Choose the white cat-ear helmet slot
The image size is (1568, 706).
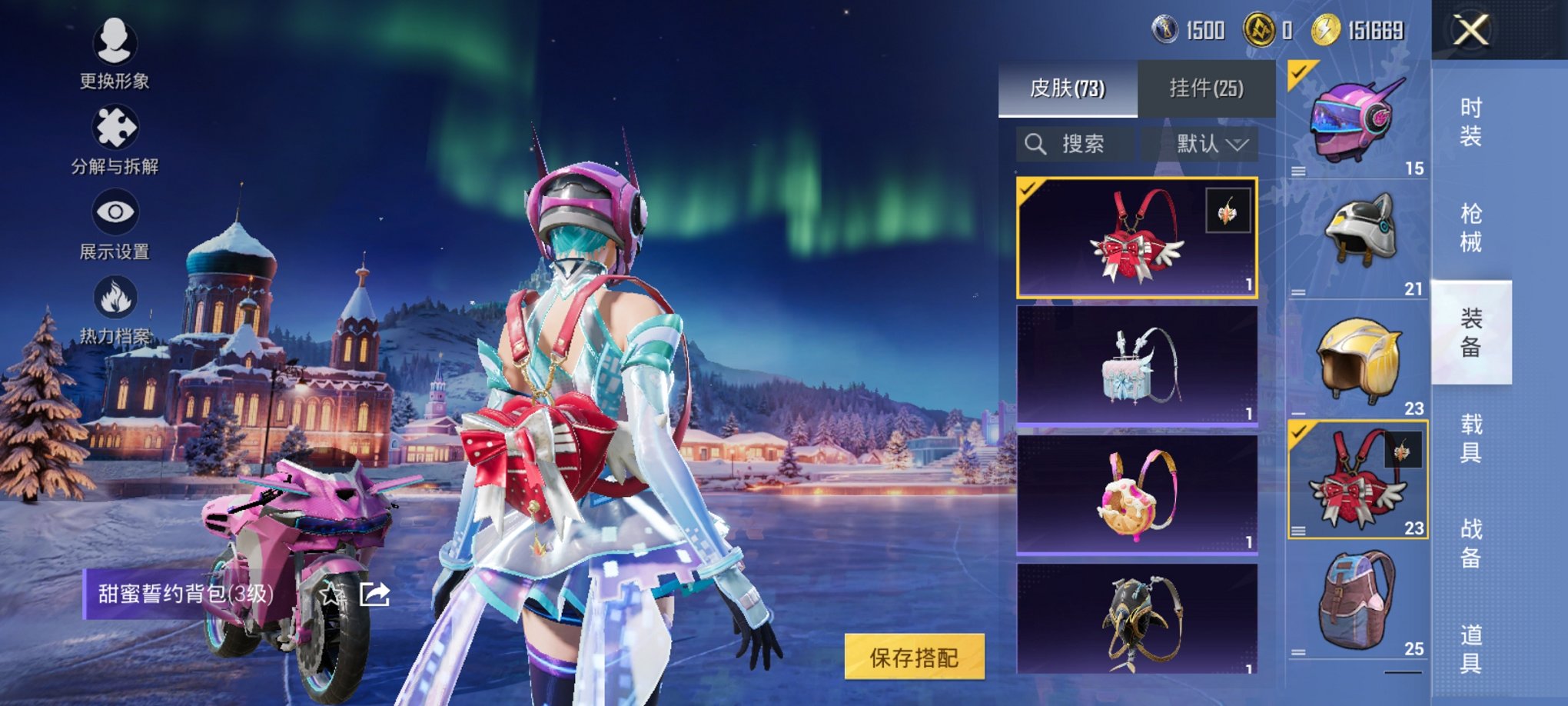point(1358,238)
